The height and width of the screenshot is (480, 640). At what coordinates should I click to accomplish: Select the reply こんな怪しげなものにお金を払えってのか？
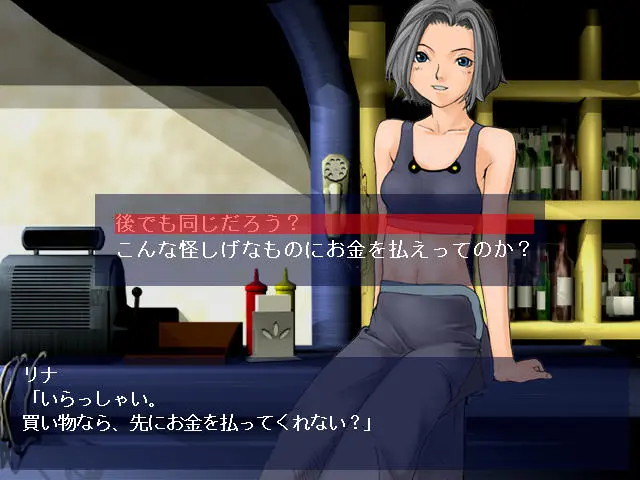[x=322, y=249]
